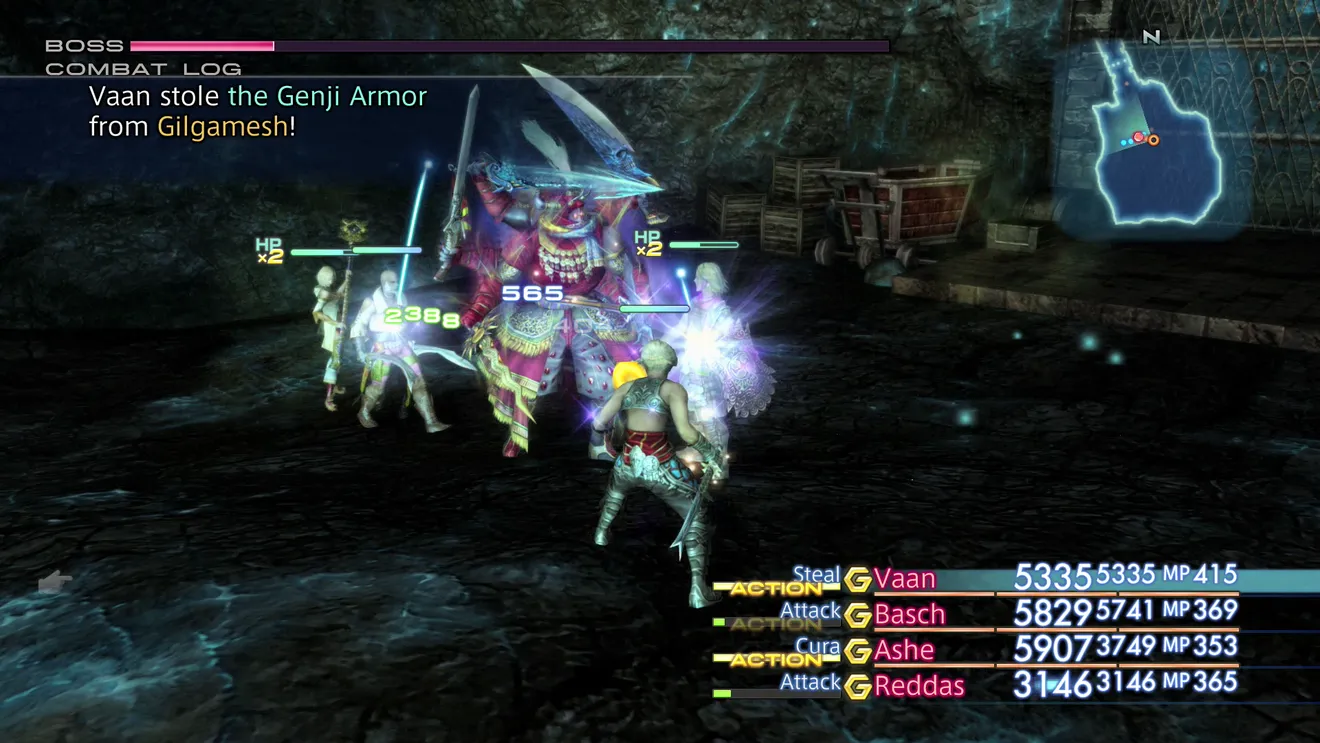Open the Combat Log header
The width and height of the screenshot is (1320, 743).
[143, 69]
